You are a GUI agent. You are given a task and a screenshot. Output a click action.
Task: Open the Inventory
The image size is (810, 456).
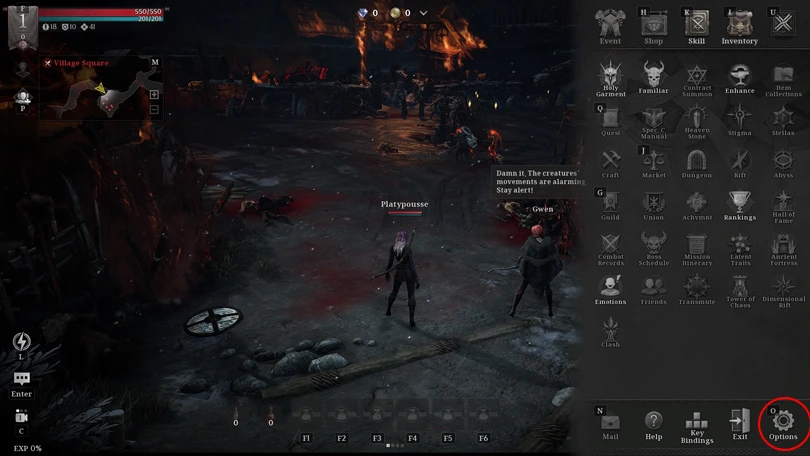pos(740,24)
